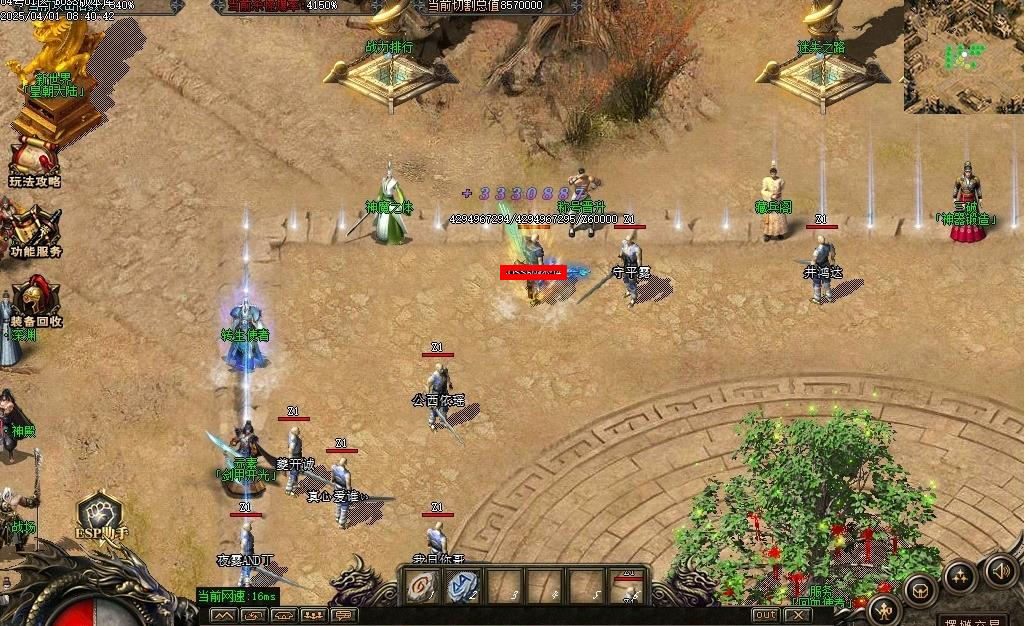Toggle the sound speaker button
Viewport: 1029px width, 626px height.
pos(1000,571)
